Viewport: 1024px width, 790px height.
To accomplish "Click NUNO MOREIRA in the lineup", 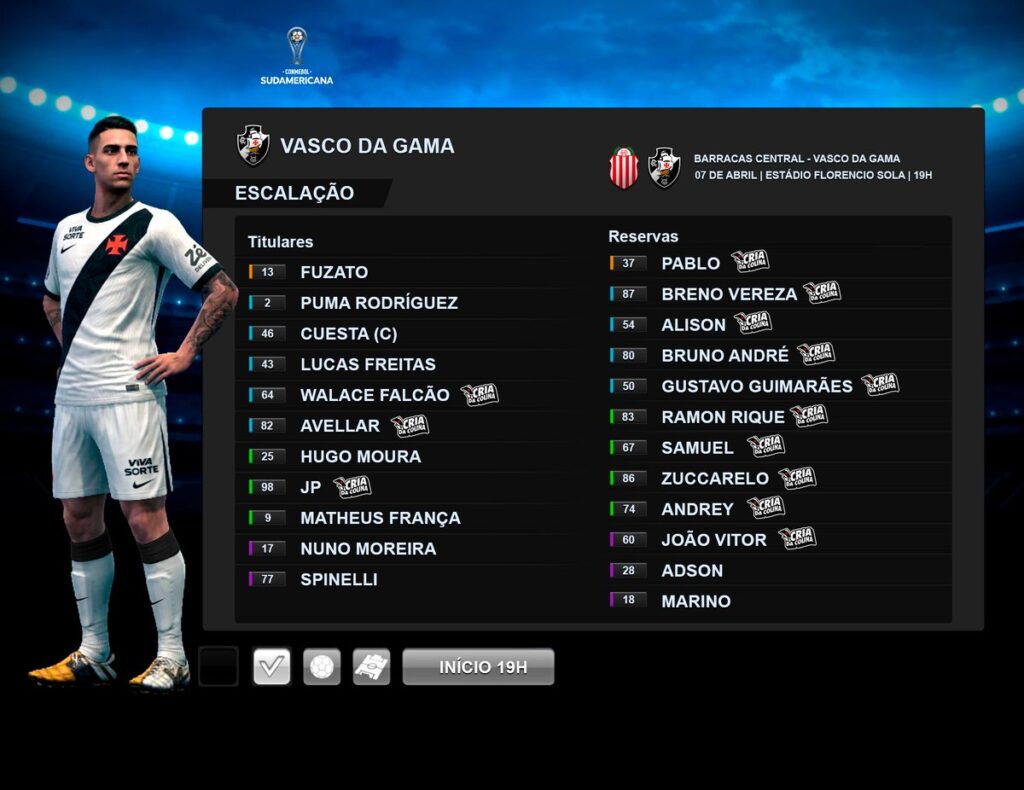I will 368,549.
